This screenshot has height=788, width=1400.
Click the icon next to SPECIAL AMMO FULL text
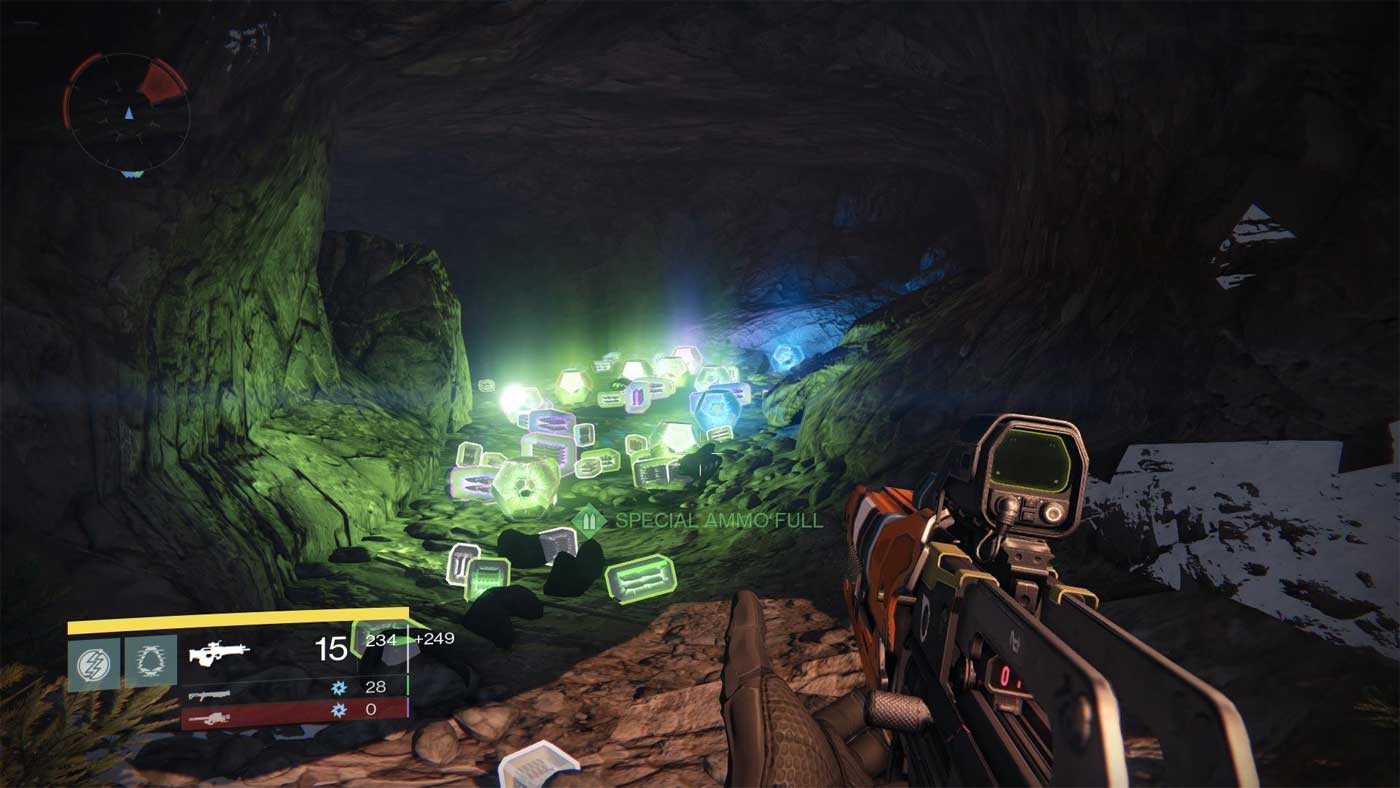[x=591, y=519]
